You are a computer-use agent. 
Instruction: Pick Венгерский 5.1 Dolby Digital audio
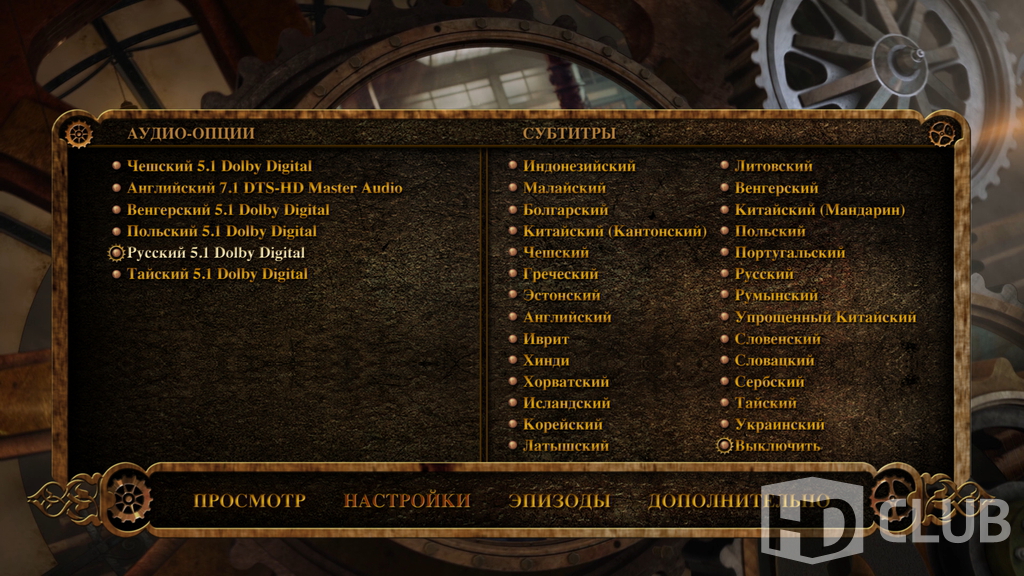(228, 210)
